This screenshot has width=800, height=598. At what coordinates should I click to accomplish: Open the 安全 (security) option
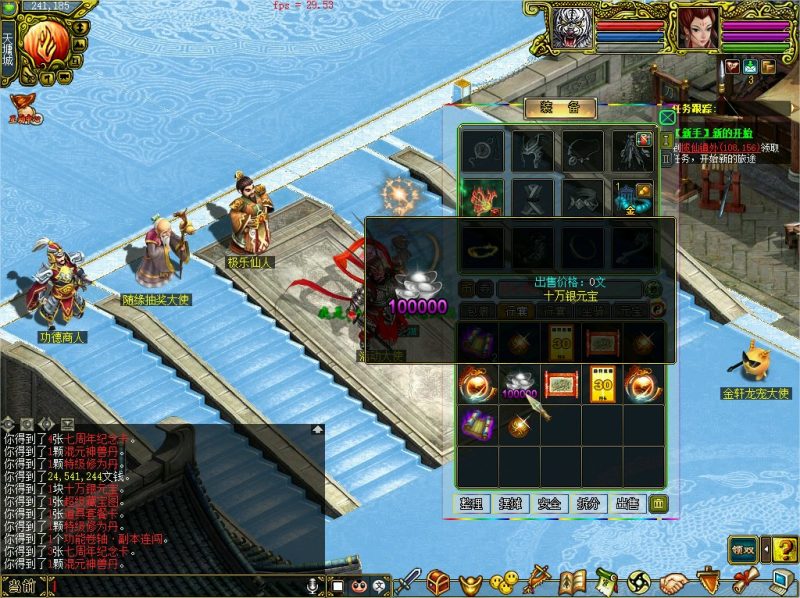(x=548, y=504)
